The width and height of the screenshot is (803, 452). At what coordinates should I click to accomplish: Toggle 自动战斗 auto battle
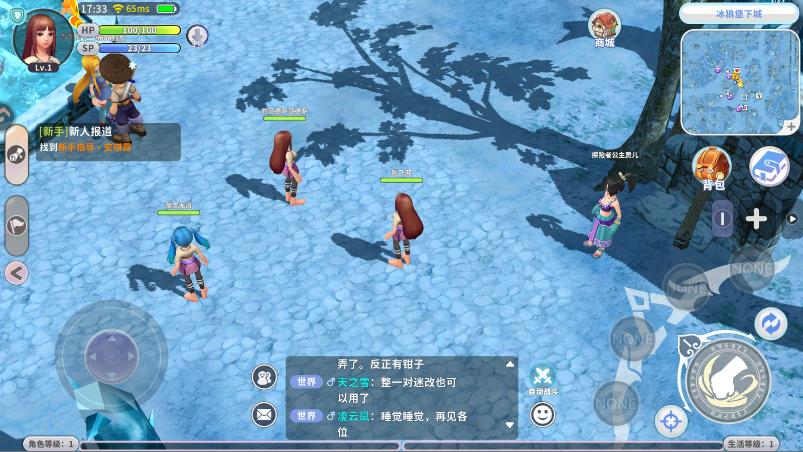tap(542, 377)
